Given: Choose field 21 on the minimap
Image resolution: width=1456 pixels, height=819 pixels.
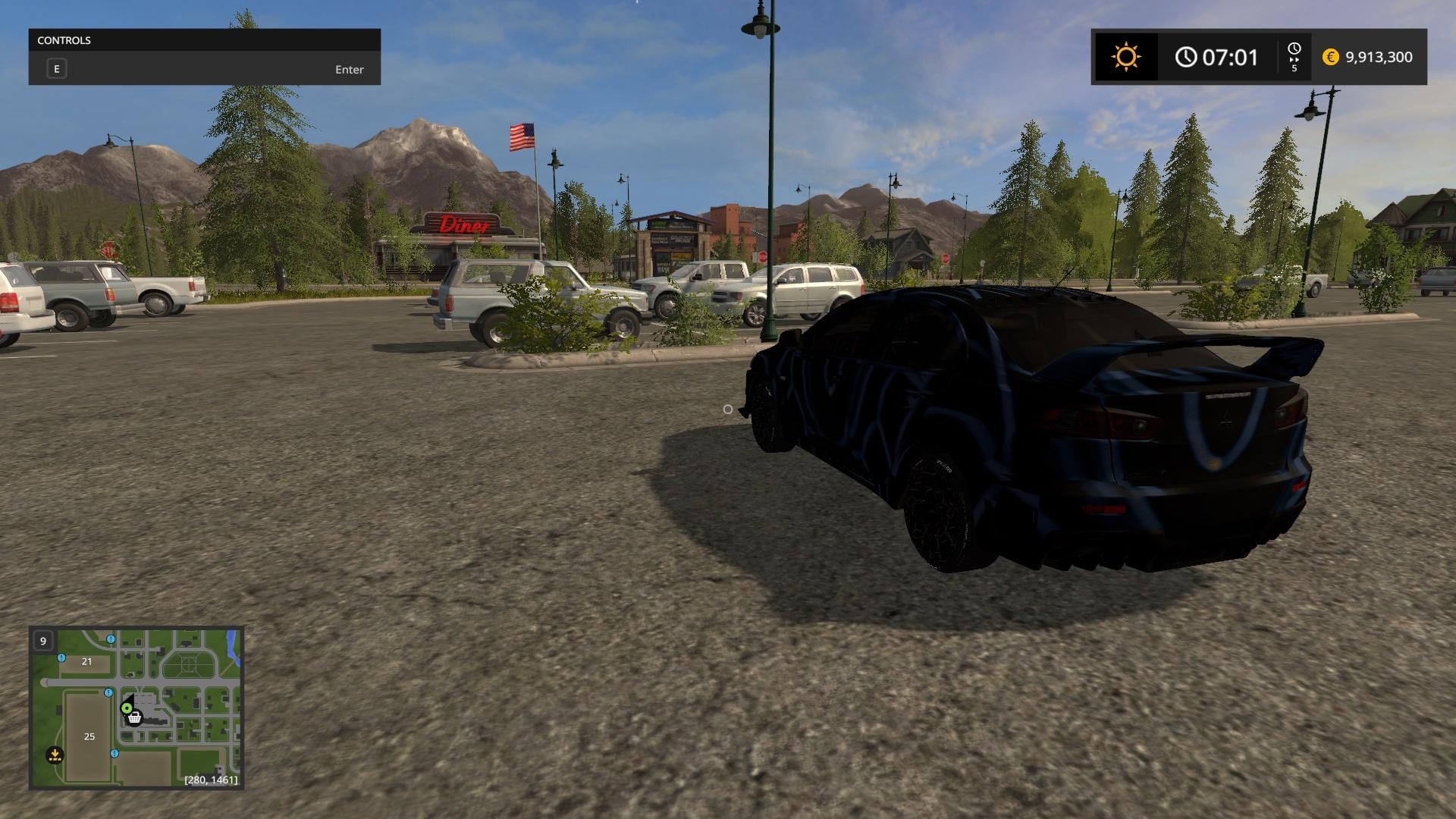Looking at the screenshot, I should point(86,661).
